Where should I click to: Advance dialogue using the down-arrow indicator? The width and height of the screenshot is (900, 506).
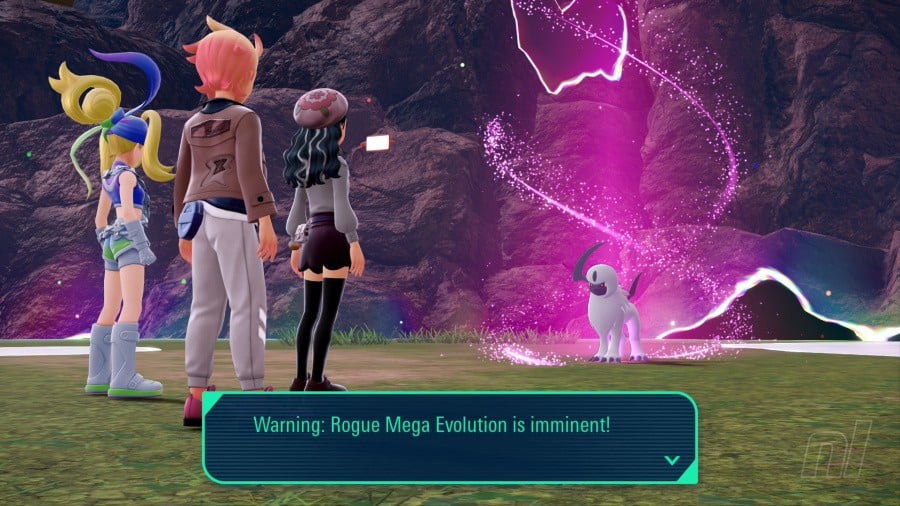[672, 460]
